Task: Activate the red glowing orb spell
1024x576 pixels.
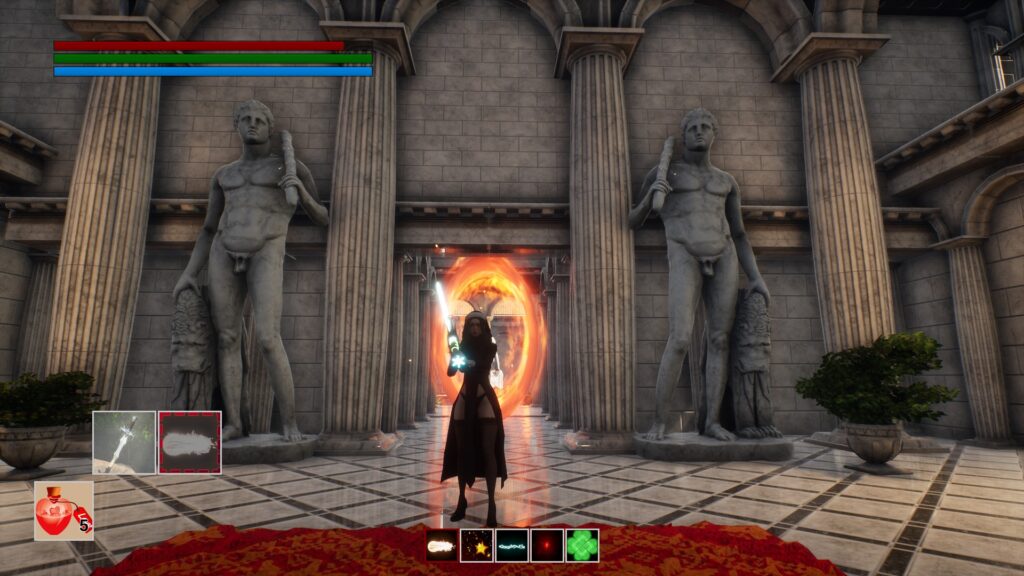Action: click(547, 545)
